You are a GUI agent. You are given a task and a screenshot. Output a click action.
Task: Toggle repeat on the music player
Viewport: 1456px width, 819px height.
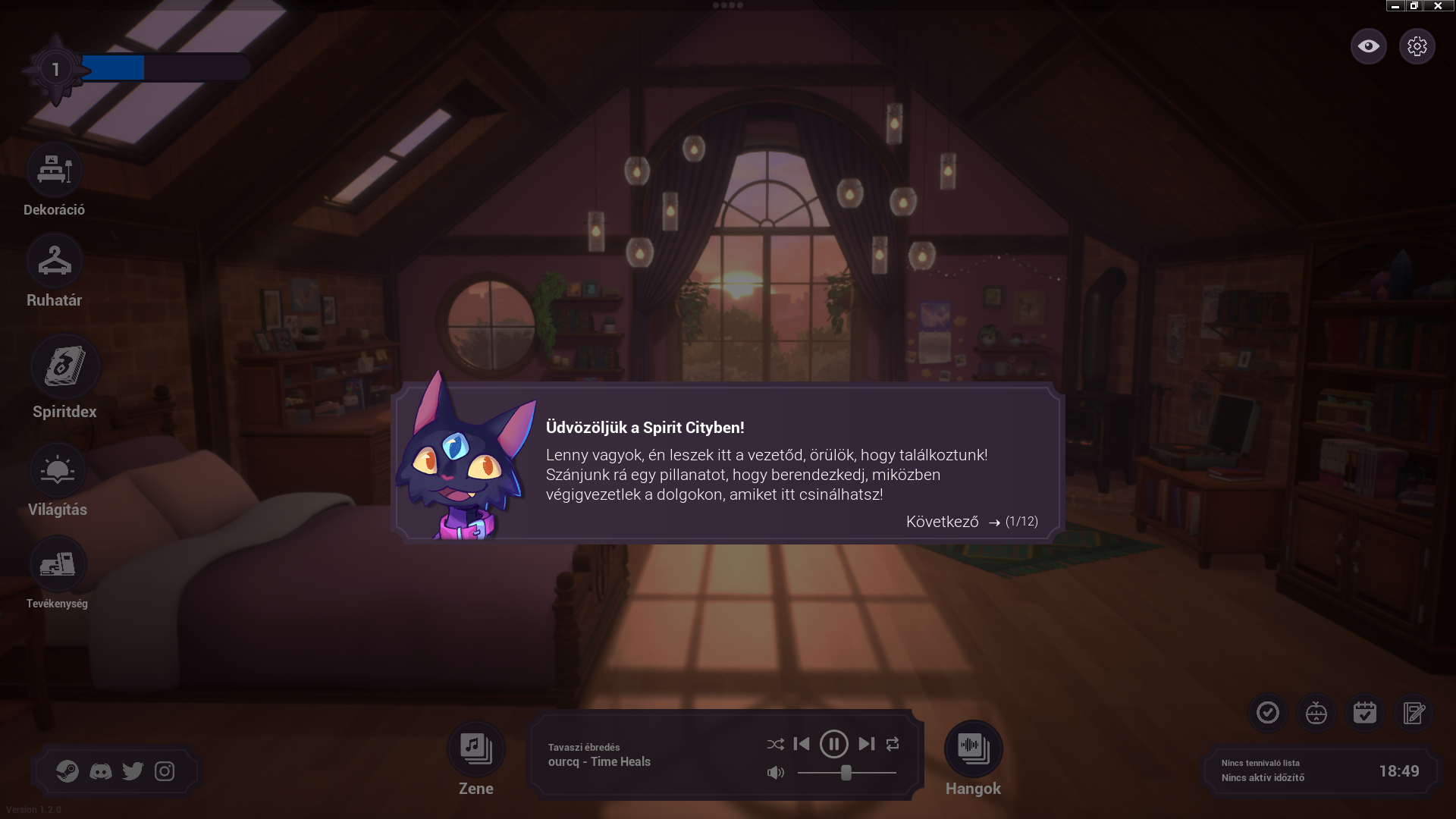pyautogui.click(x=893, y=744)
